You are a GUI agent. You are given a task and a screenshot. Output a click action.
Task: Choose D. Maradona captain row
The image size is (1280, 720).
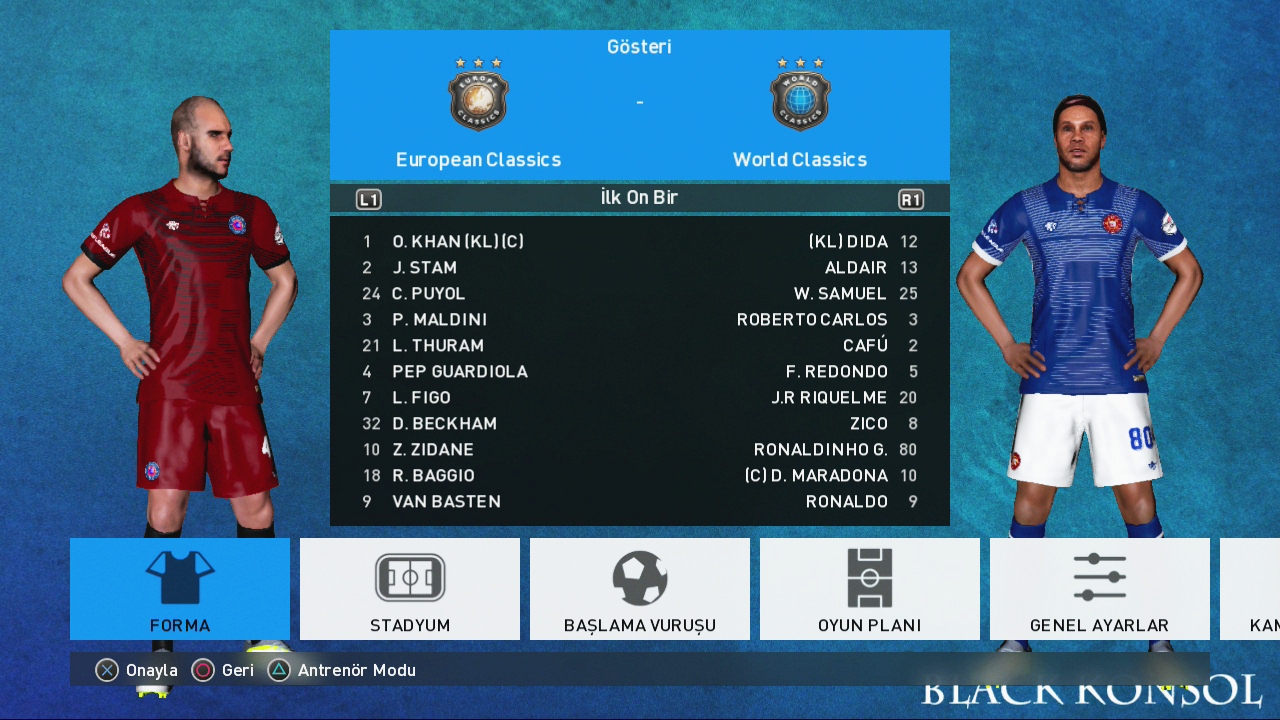point(816,476)
